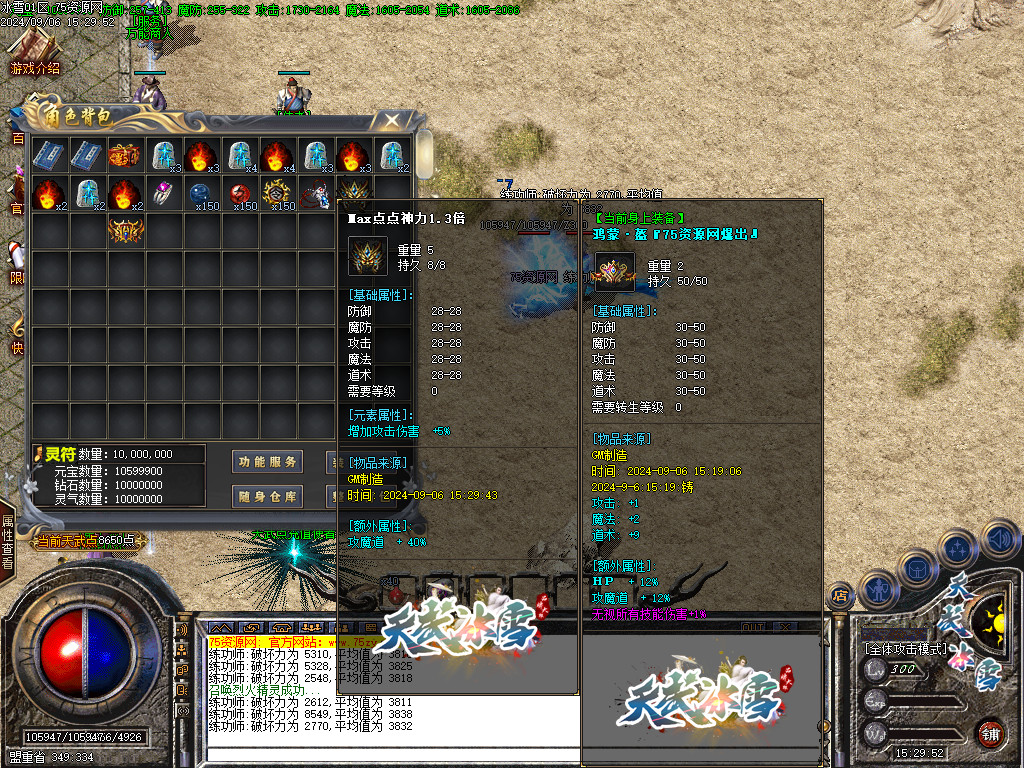1024x768 pixels.
Task: Open the 随身仓库 portable warehouse
Action: [267, 496]
